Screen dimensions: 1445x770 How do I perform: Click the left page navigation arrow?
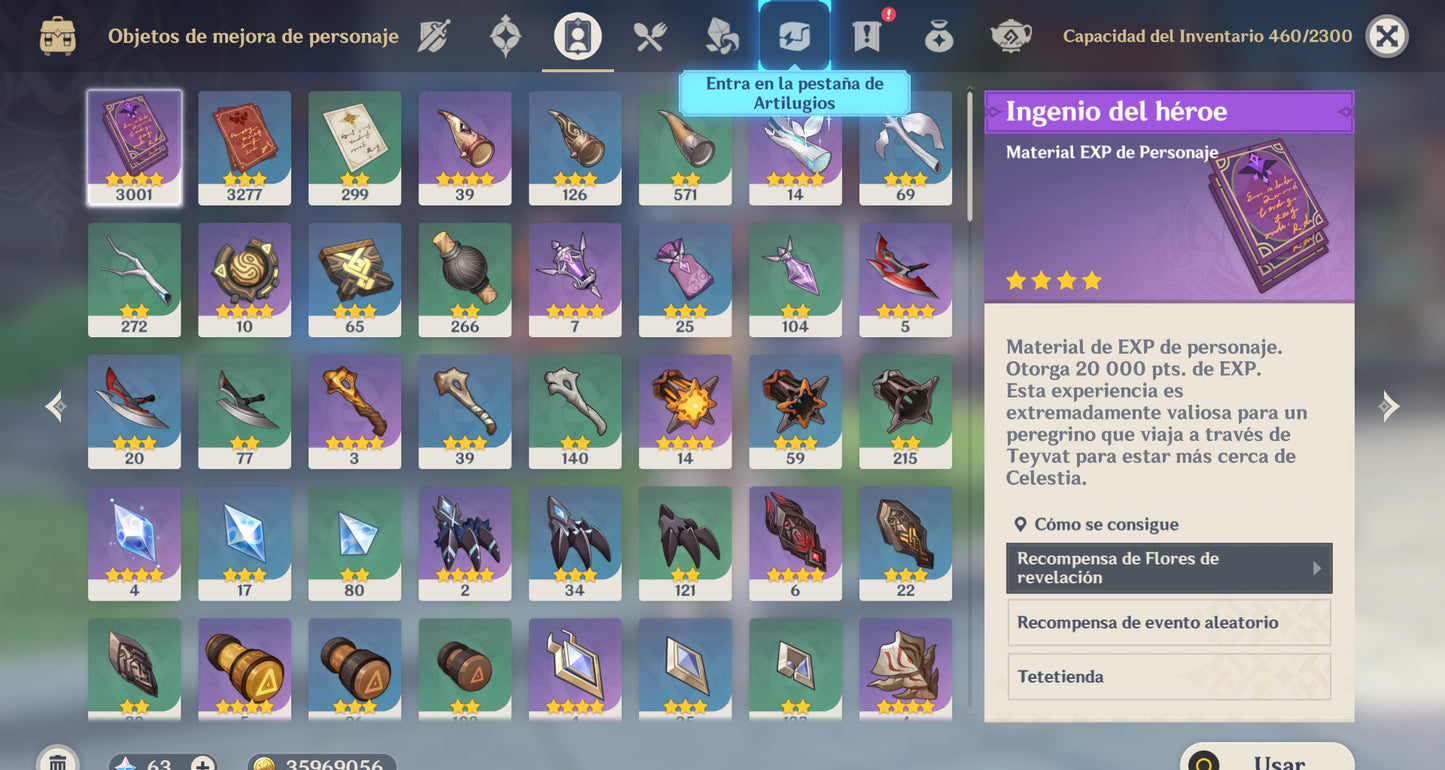pyautogui.click(x=55, y=406)
